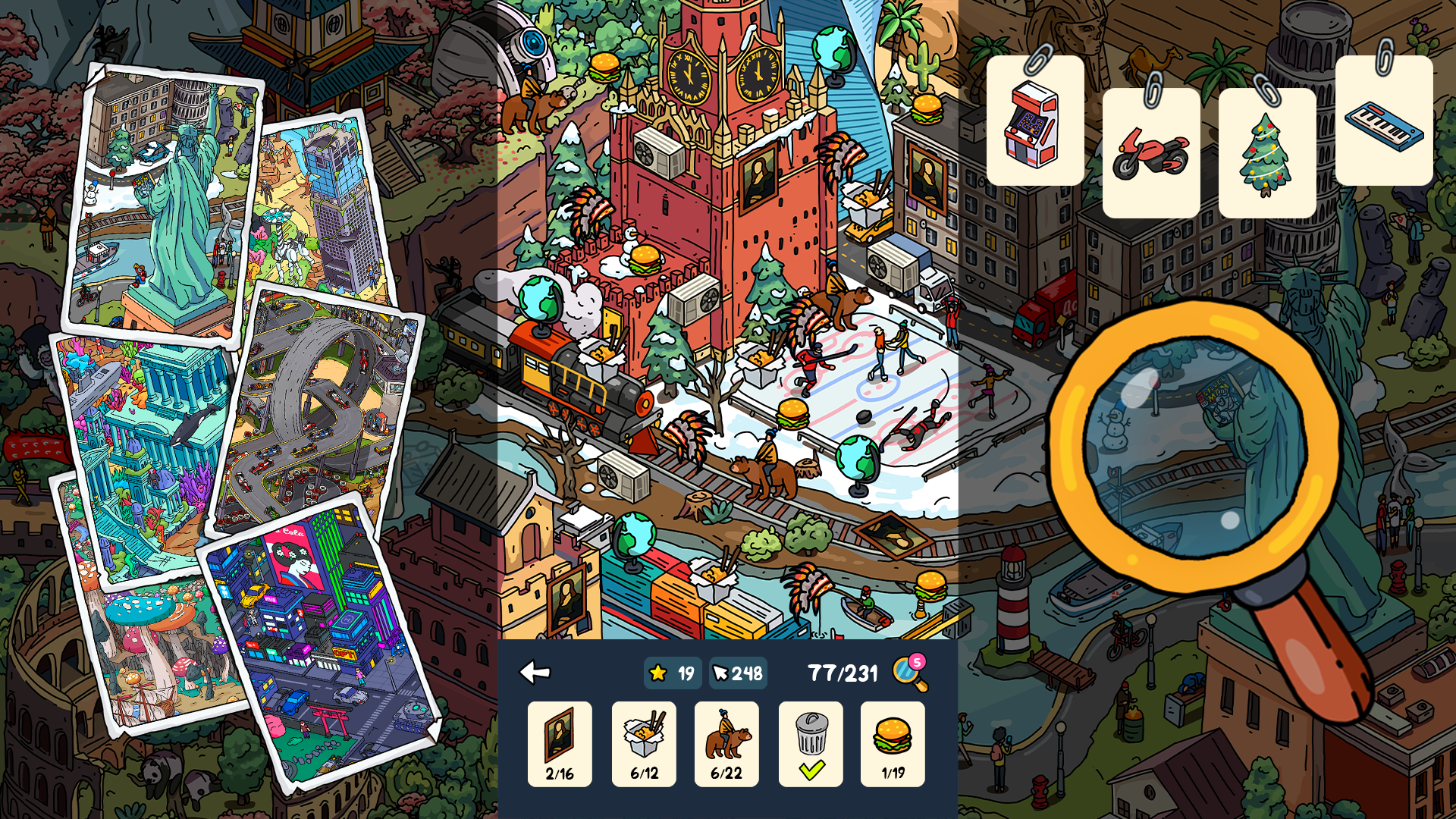Click the cursor click counter badge

[x=736, y=672]
